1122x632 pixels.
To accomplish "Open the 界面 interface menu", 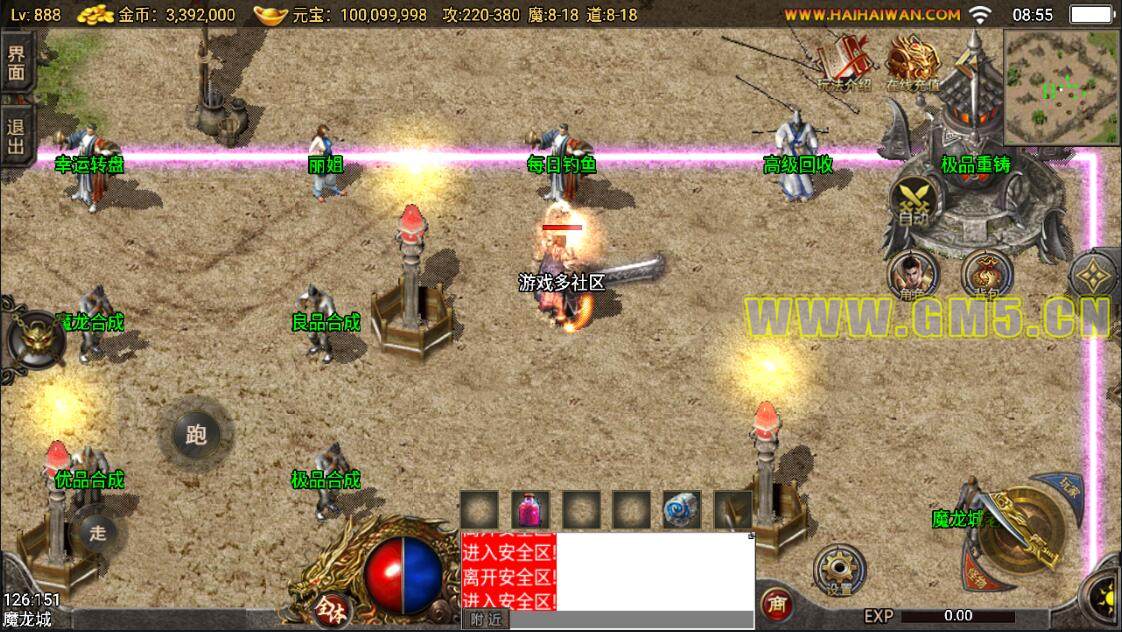I will (x=17, y=63).
